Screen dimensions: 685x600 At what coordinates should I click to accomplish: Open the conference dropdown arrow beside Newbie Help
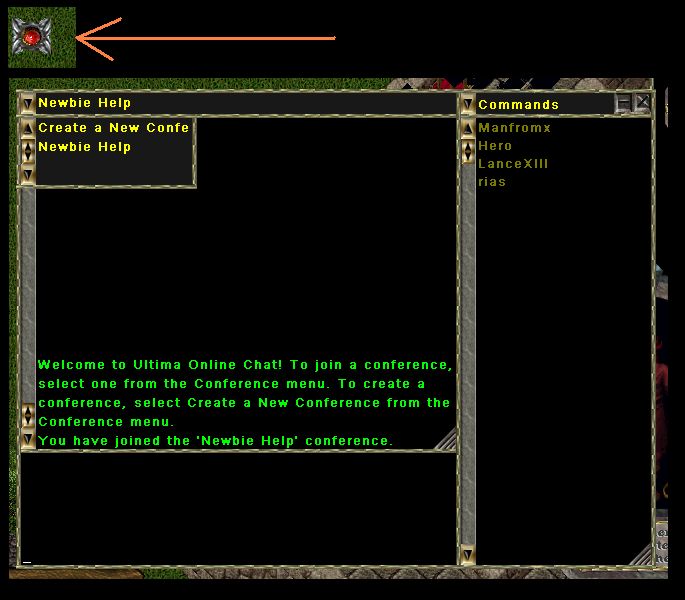tap(27, 103)
